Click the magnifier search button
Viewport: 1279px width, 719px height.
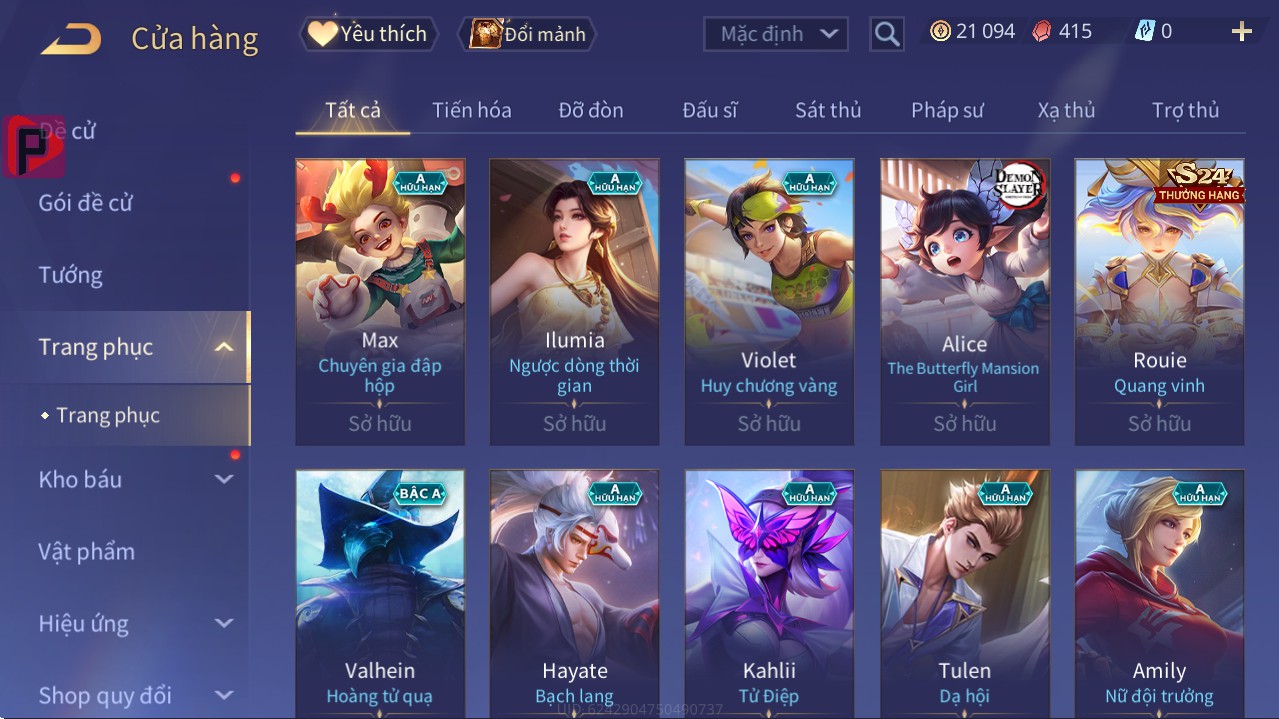[x=886, y=34]
